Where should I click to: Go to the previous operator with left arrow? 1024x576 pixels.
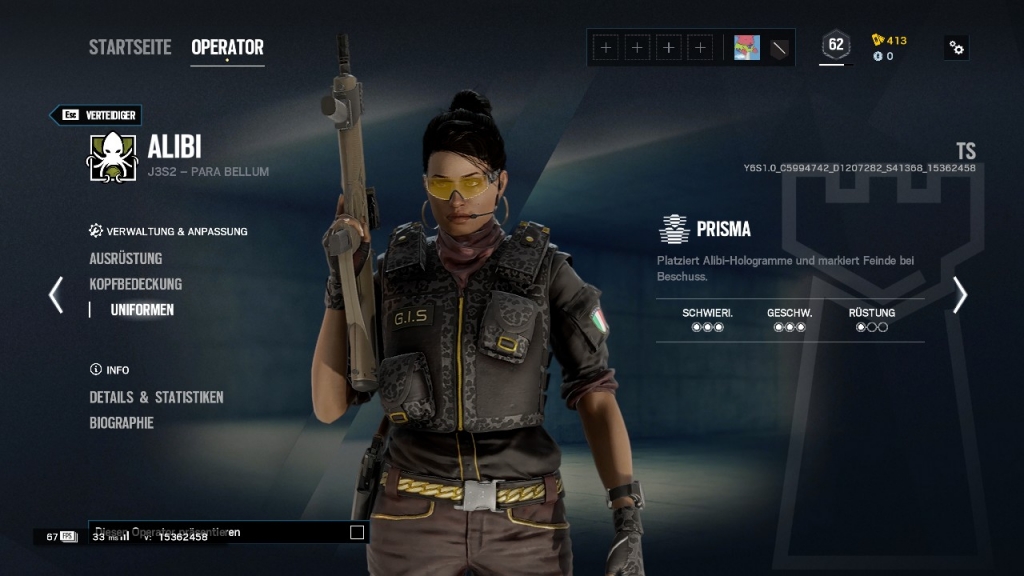click(x=56, y=295)
